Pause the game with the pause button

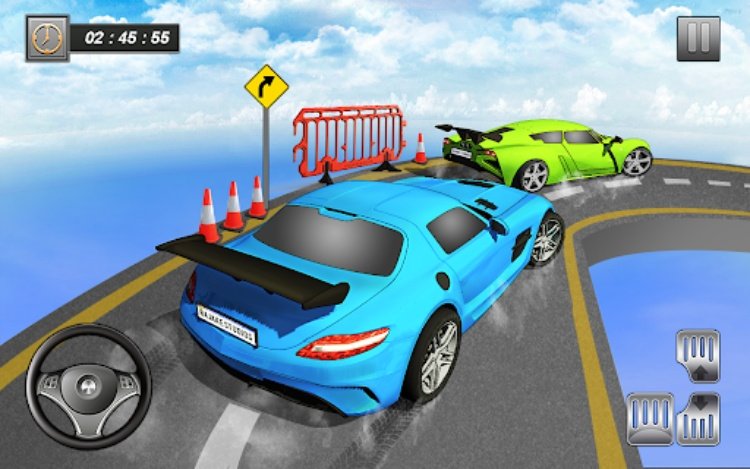(x=698, y=39)
